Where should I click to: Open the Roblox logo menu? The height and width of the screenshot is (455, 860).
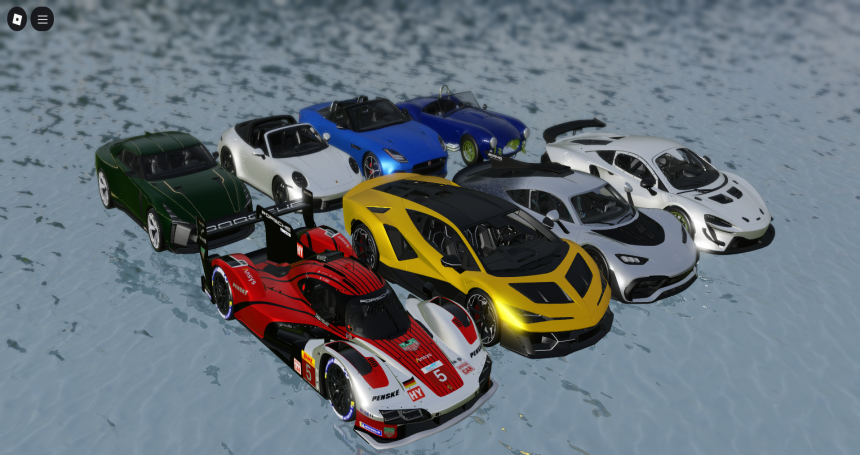(x=17, y=18)
